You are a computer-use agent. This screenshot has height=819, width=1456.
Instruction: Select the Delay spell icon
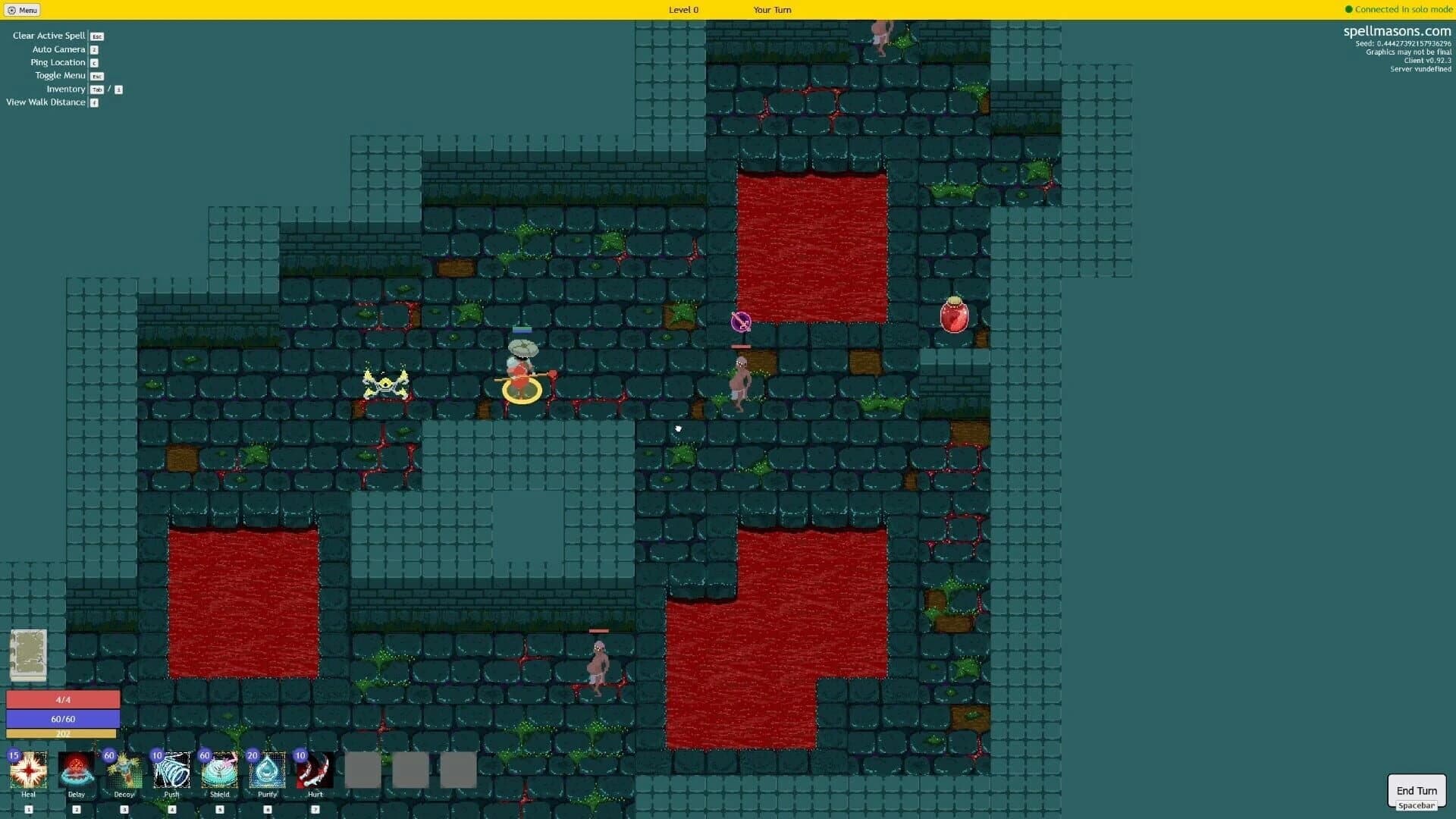pos(77,770)
